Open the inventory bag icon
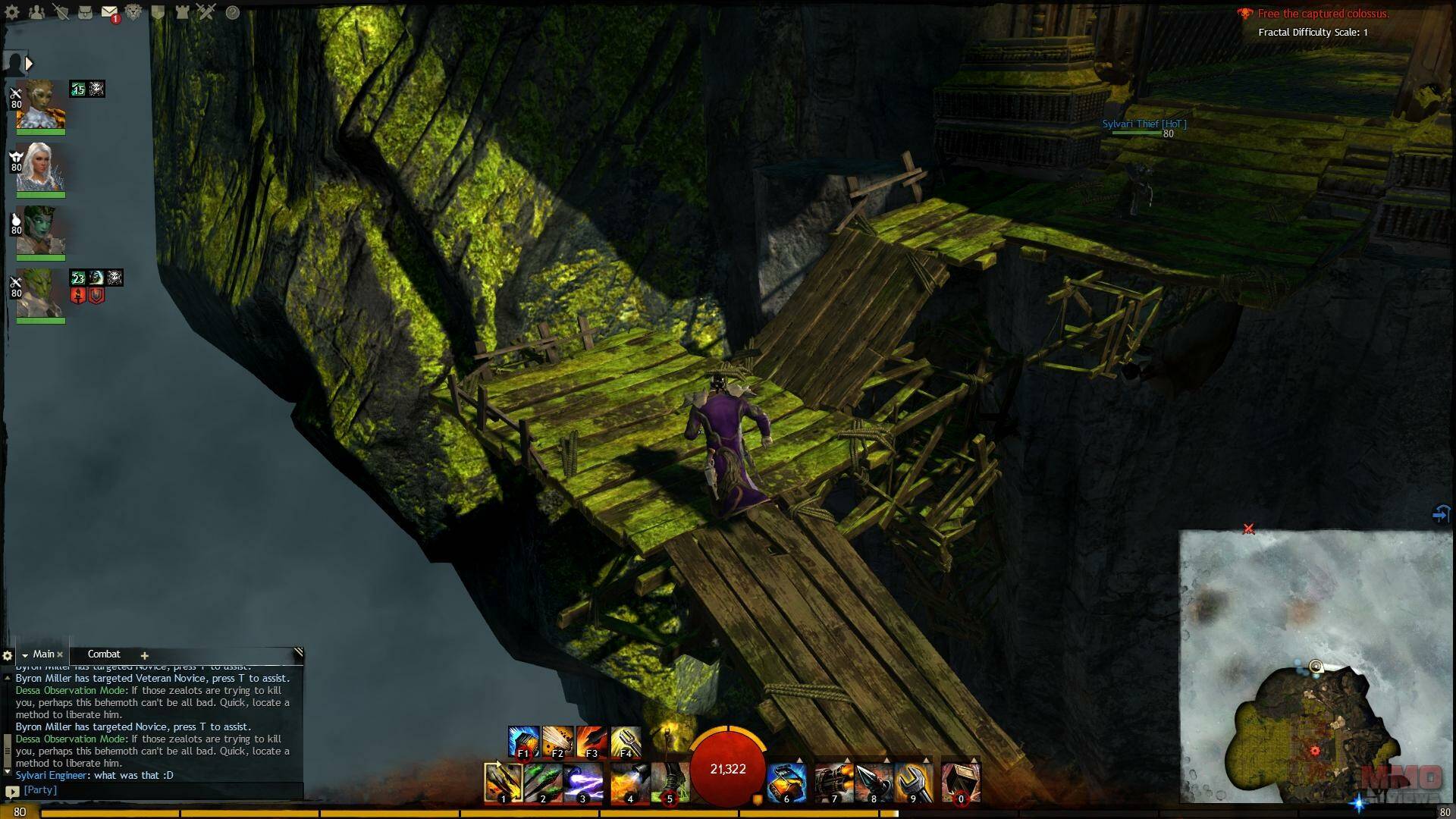The width and height of the screenshot is (1456, 819). (x=85, y=12)
